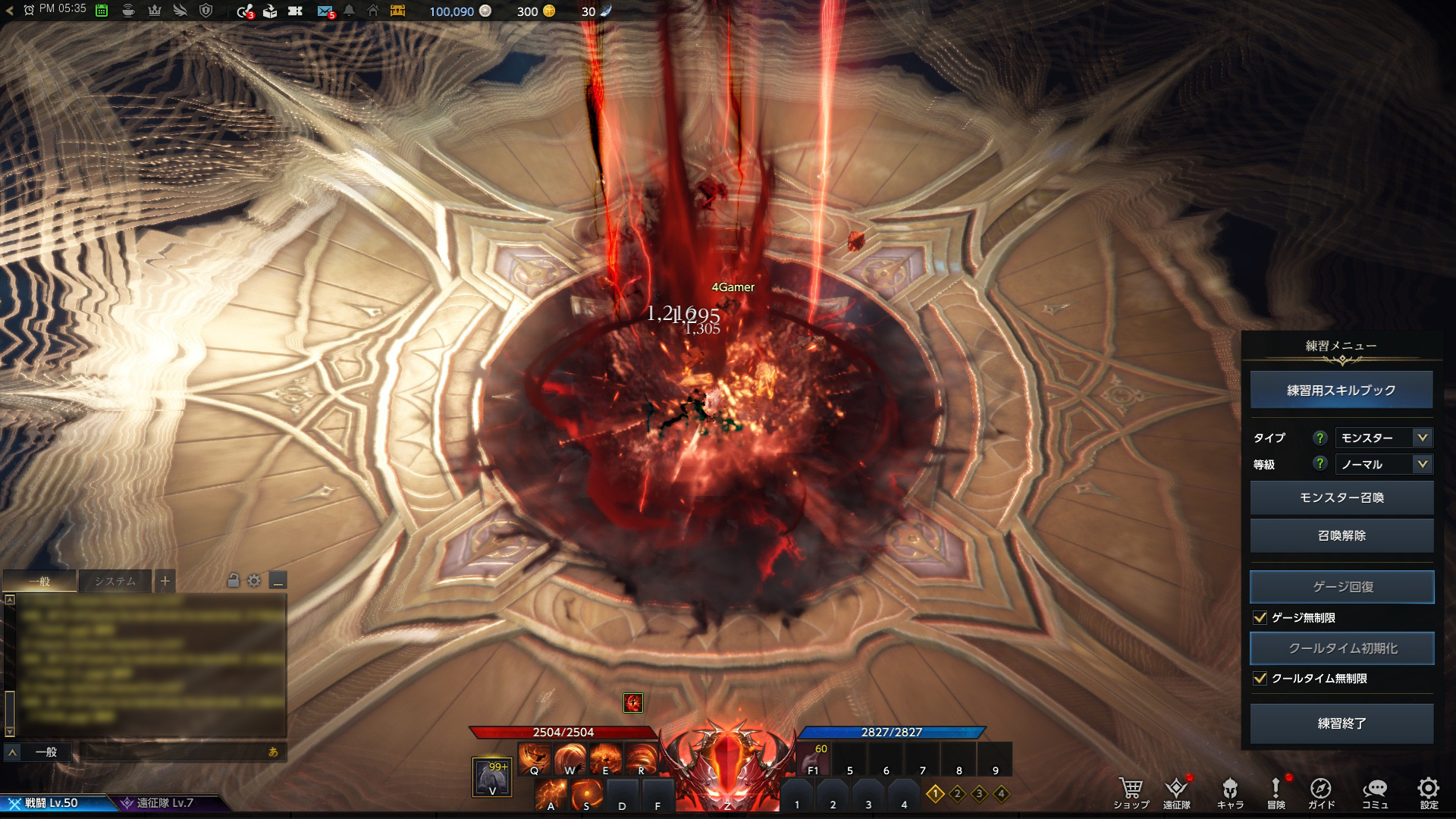
Task: End practice with 練習終了 button
Action: [x=1341, y=723]
